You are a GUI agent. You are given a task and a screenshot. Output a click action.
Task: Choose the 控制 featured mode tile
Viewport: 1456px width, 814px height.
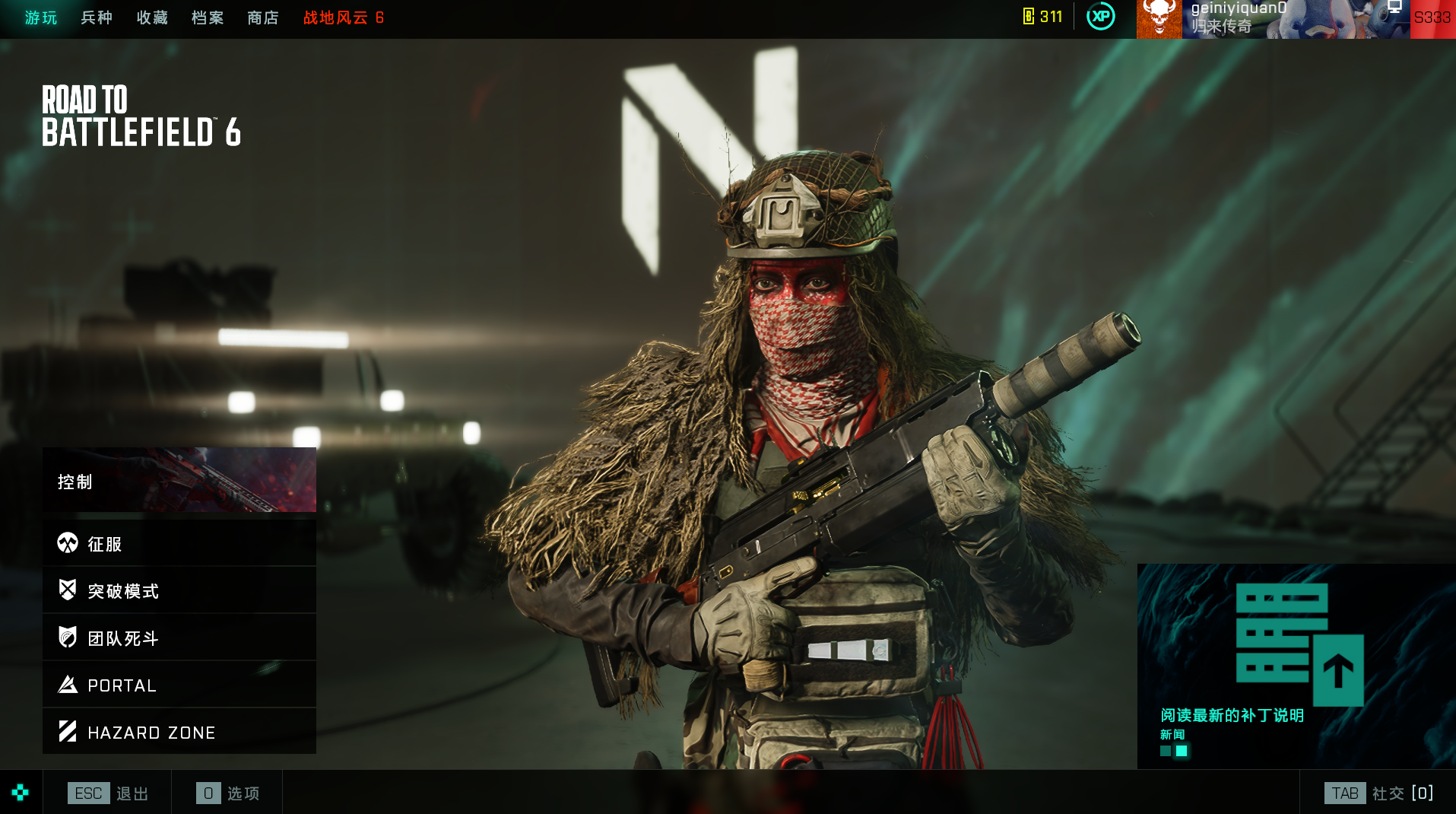point(179,480)
